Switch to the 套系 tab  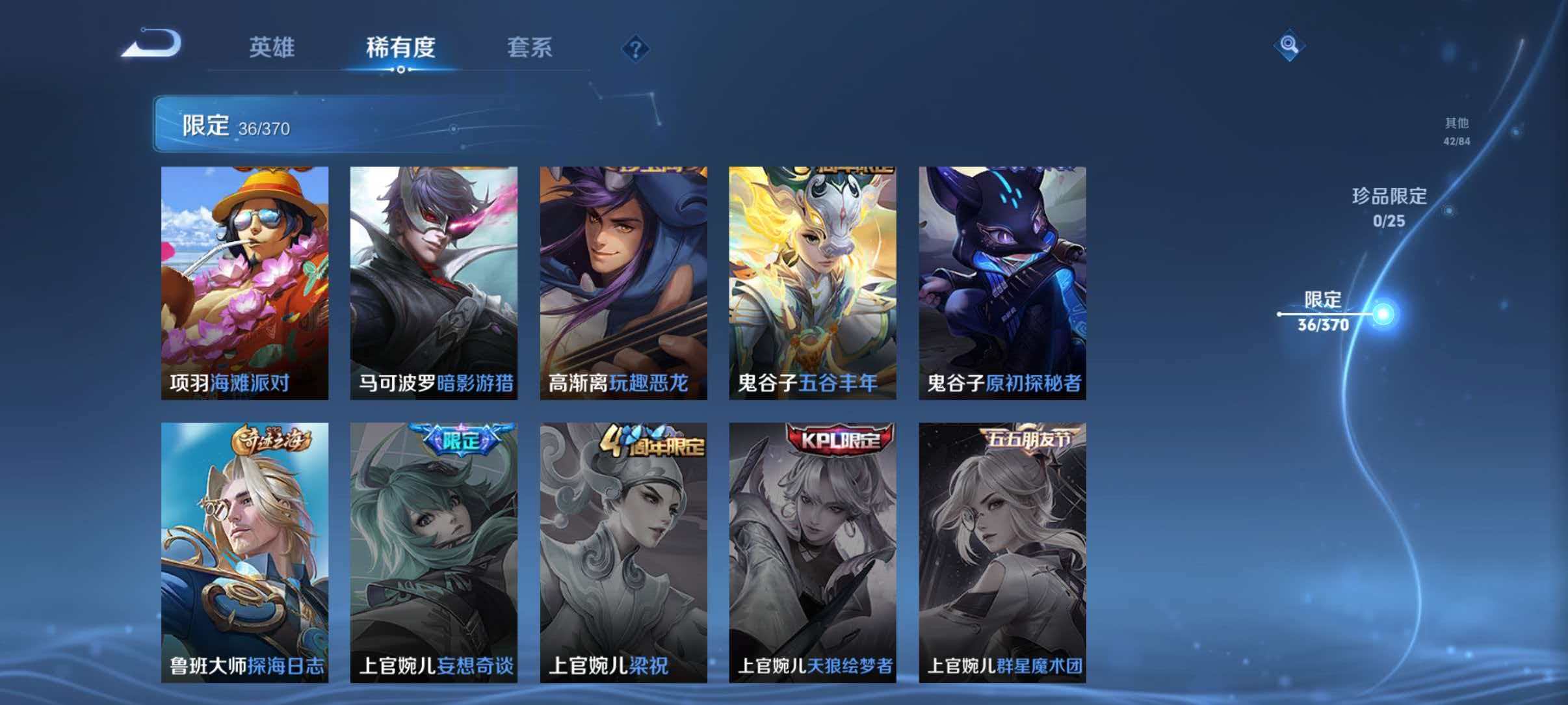coord(530,48)
